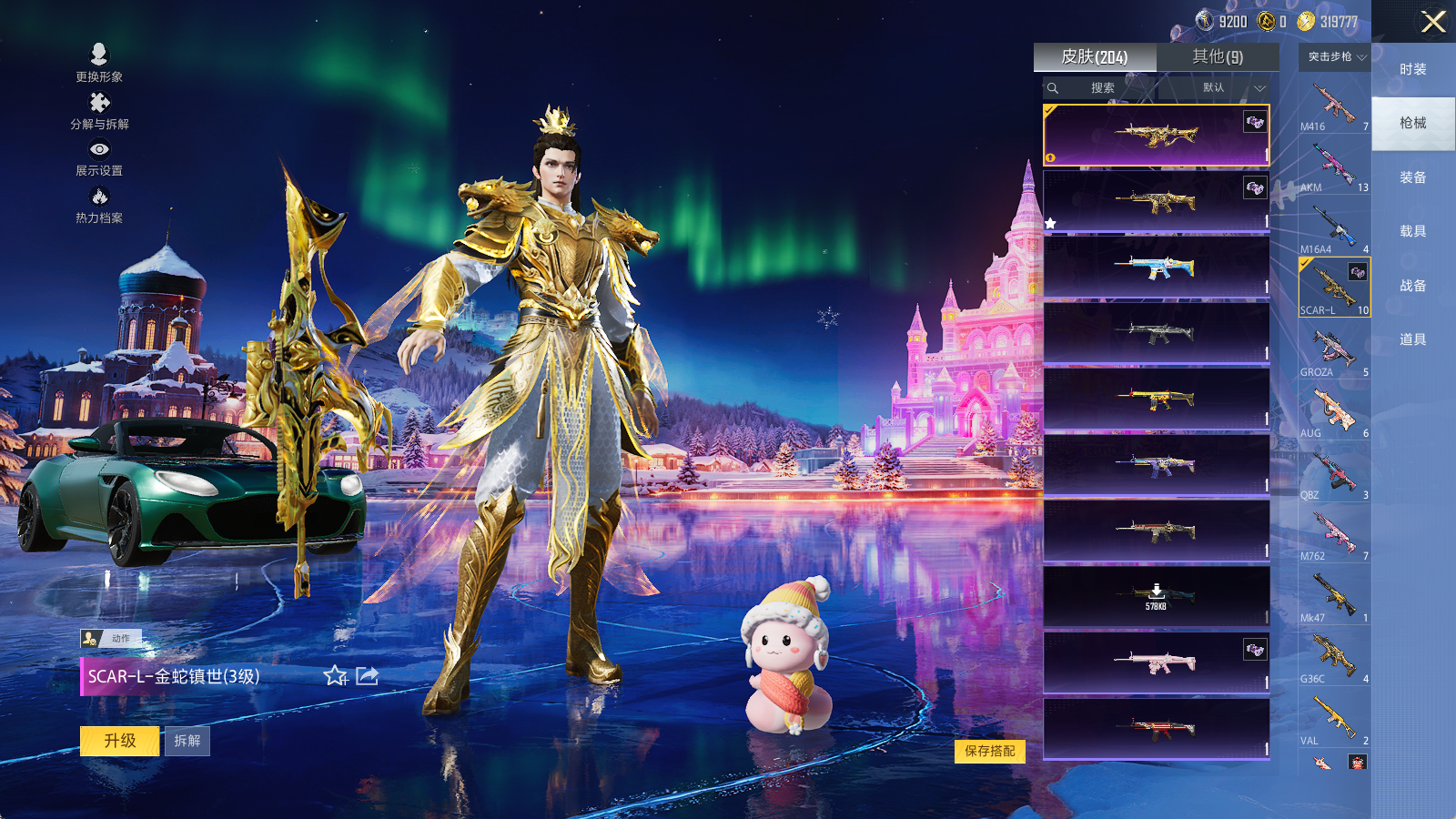
Task: Select the GROZA weapon entry
Action: 1333,352
